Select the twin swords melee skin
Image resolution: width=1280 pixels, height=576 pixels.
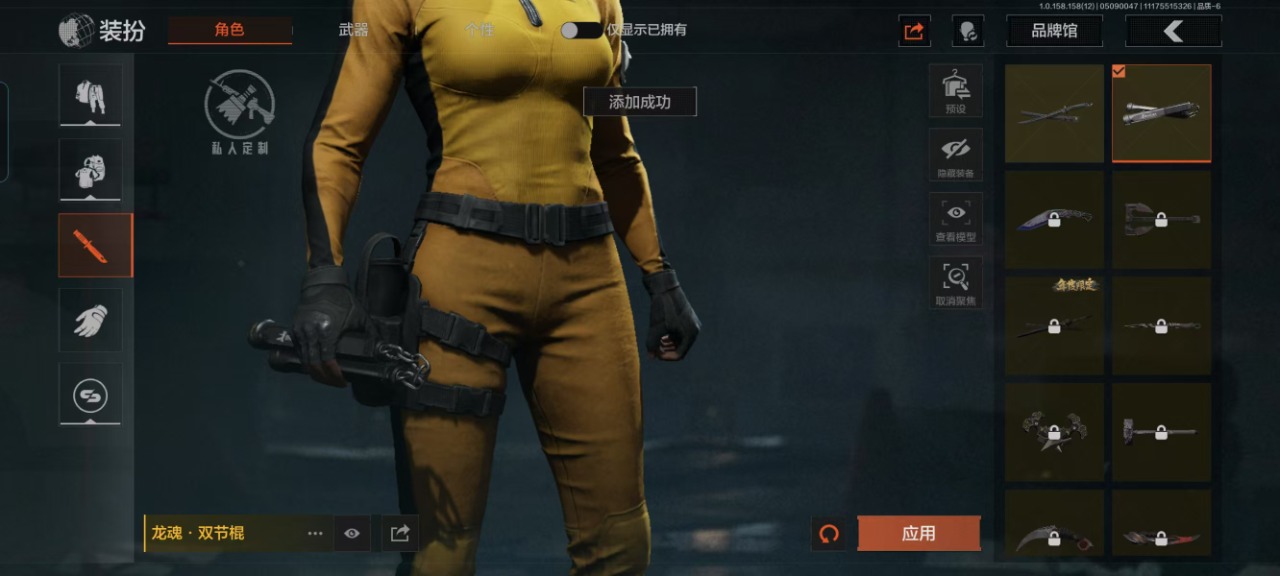click(1054, 114)
